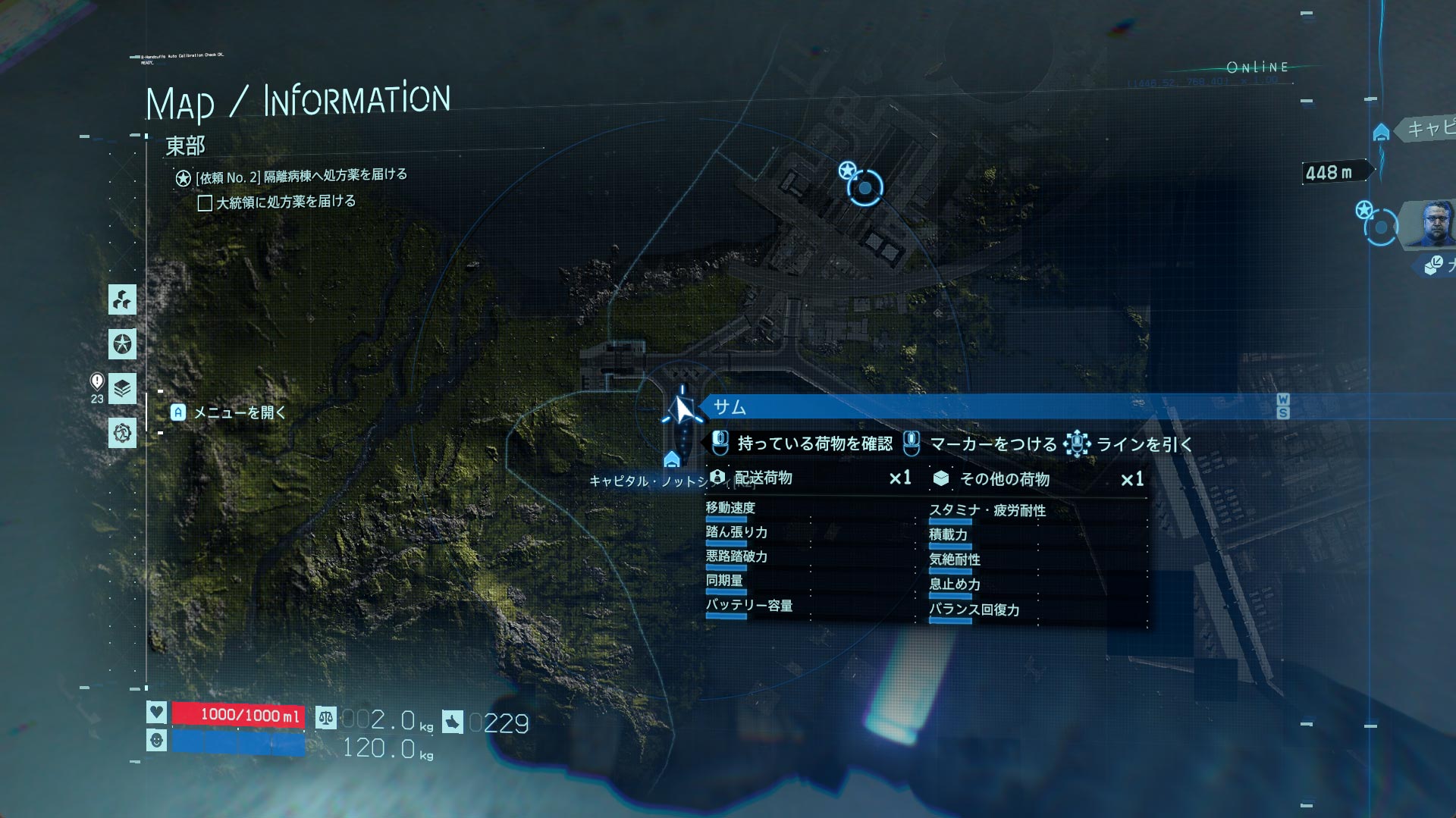Select order No. 2 prescription delivery entry
The image size is (1456, 818).
(x=301, y=177)
